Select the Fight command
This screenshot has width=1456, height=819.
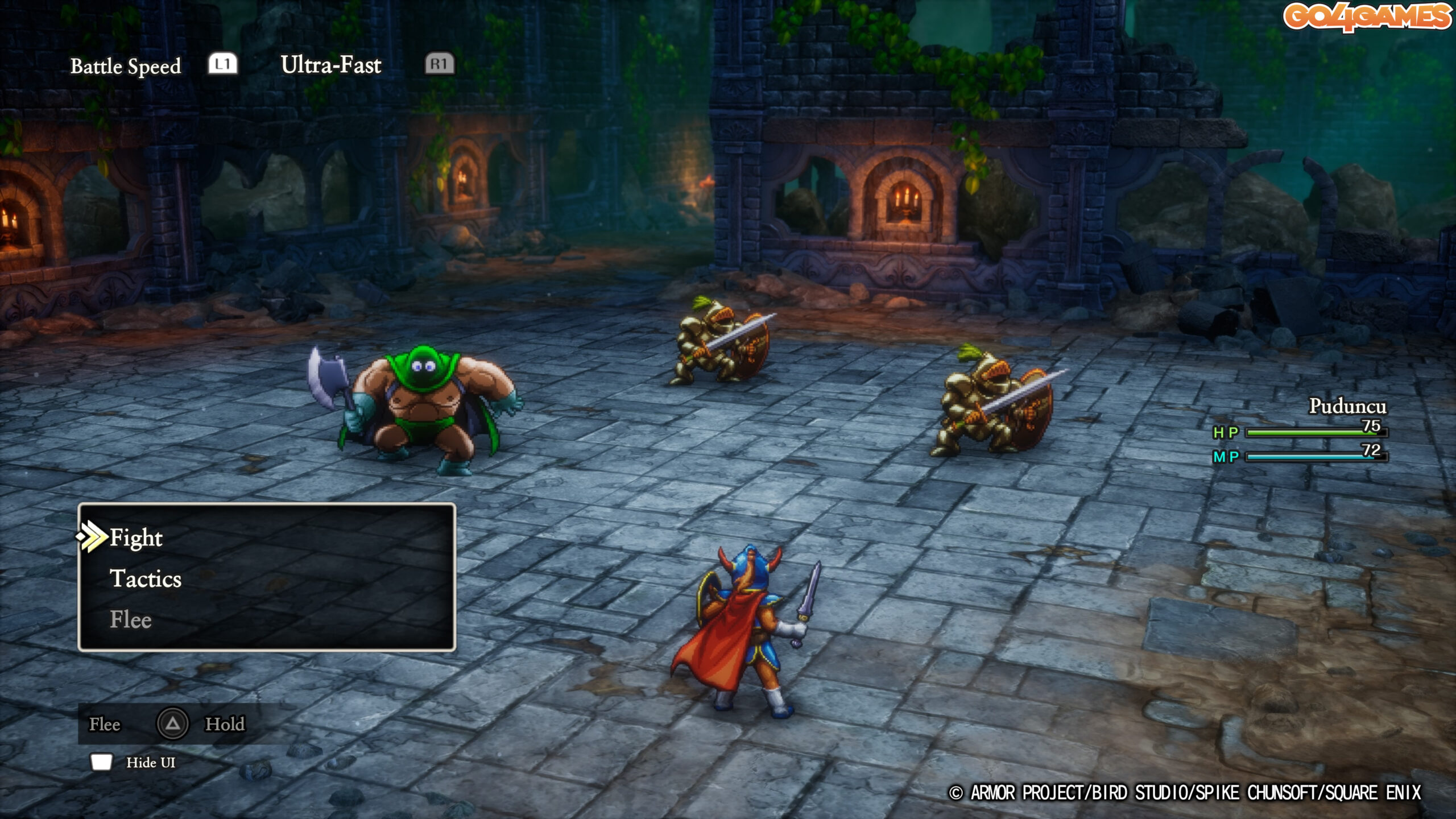click(x=136, y=537)
